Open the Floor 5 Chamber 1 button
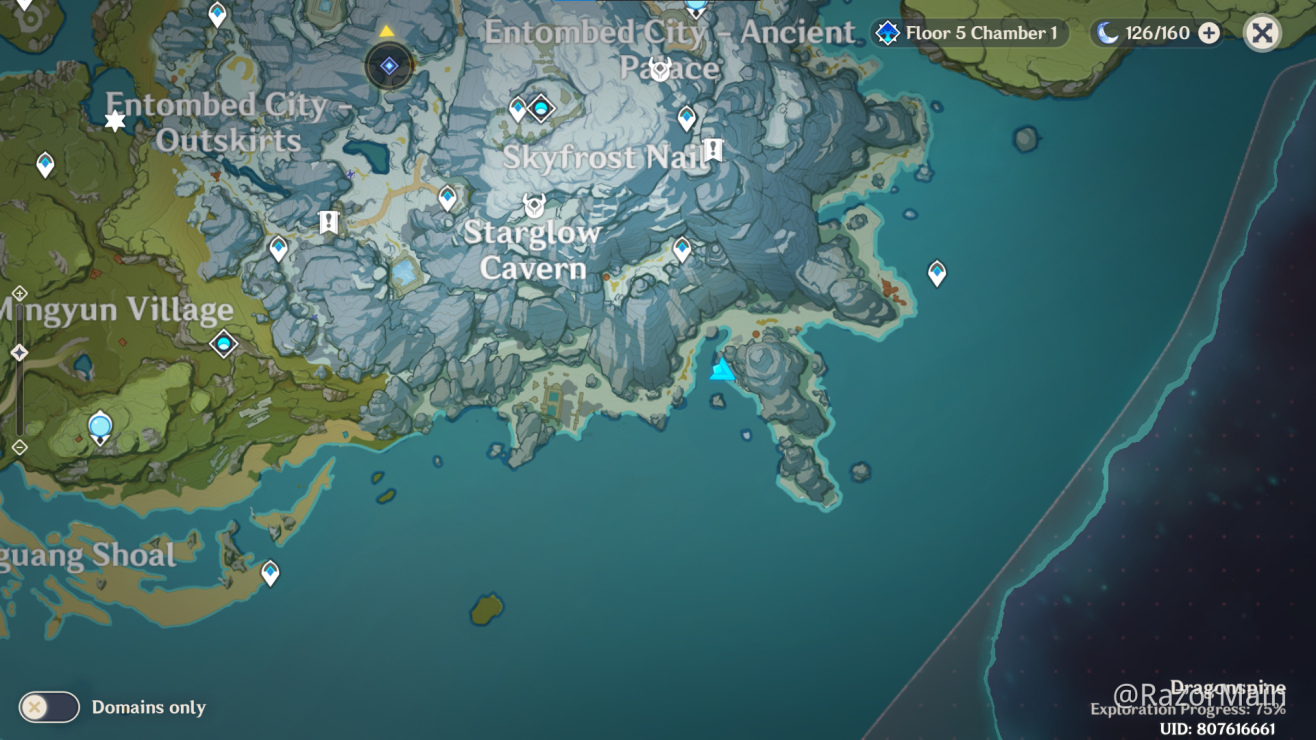Image resolution: width=1316 pixels, height=740 pixels. [x=968, y=33]
